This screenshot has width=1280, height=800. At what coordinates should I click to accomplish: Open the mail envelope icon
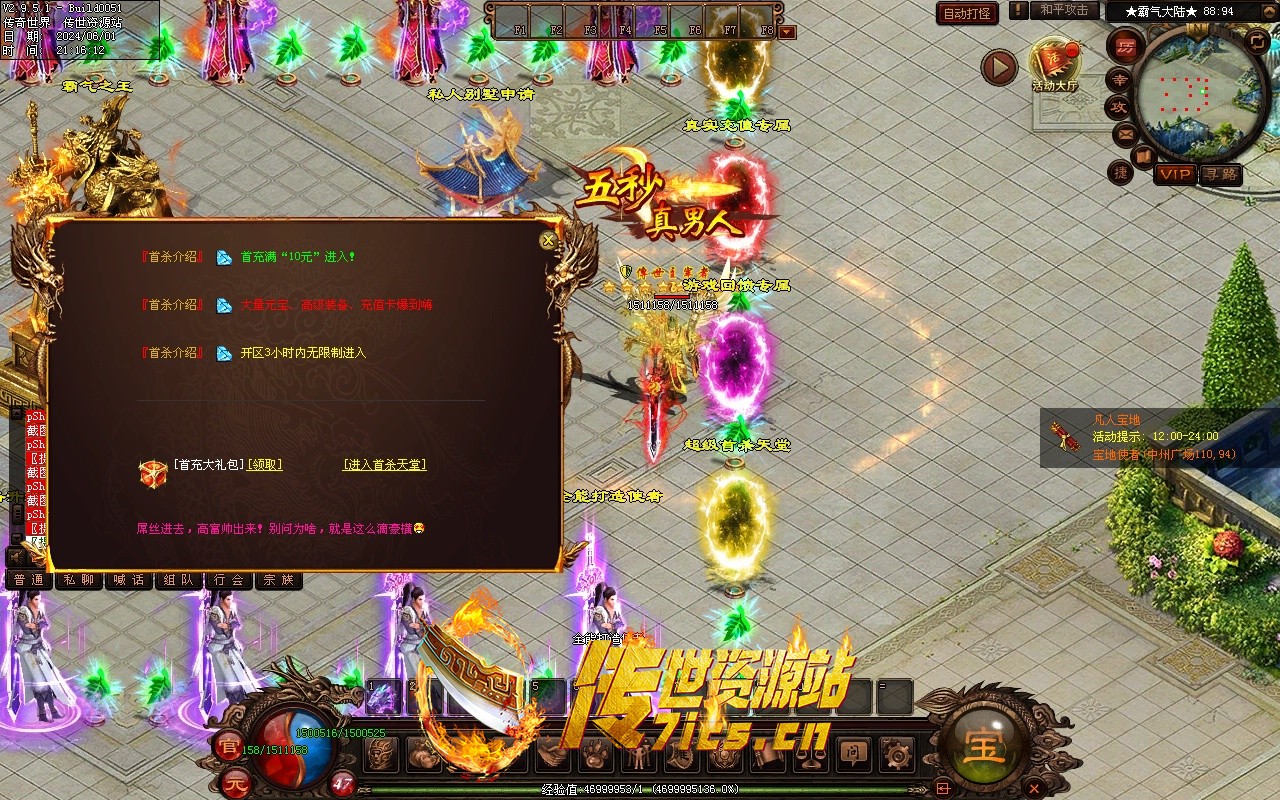click(1125, 134)
